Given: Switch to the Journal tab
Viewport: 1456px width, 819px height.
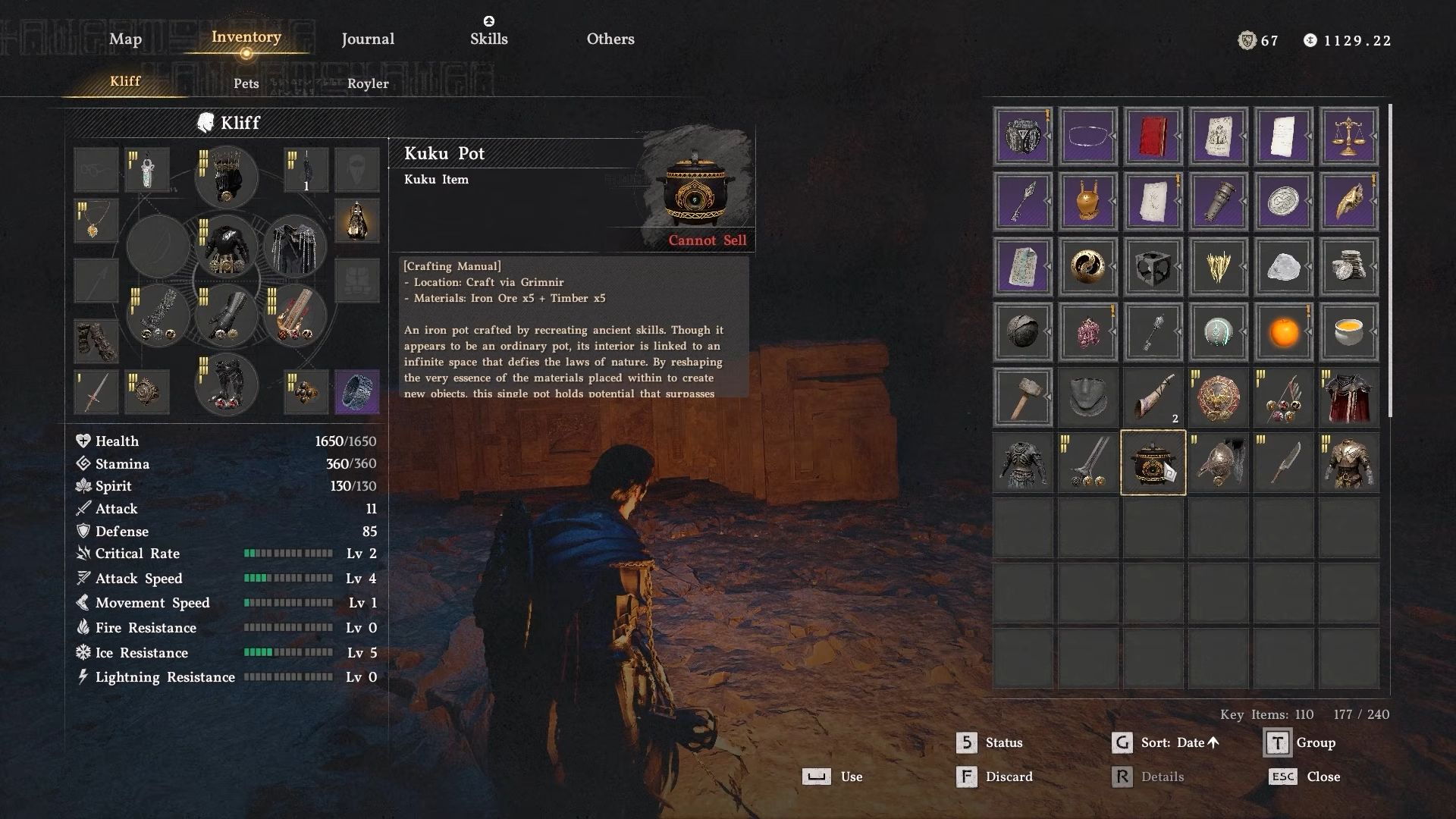Looking at the screenshot, I should click(x=368, y=39).
